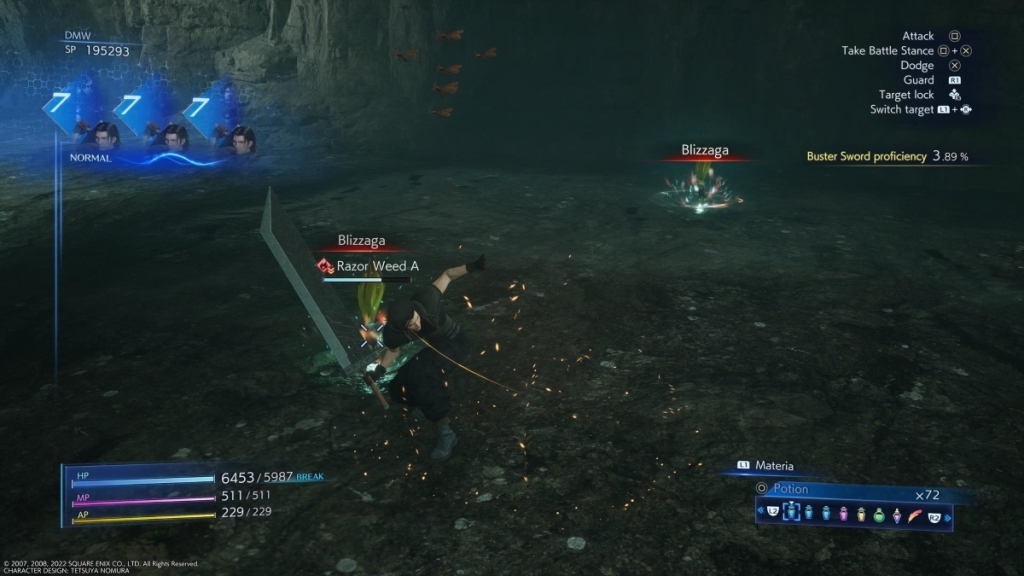
Task: Select the yellow bottle item
Action: 862,513
